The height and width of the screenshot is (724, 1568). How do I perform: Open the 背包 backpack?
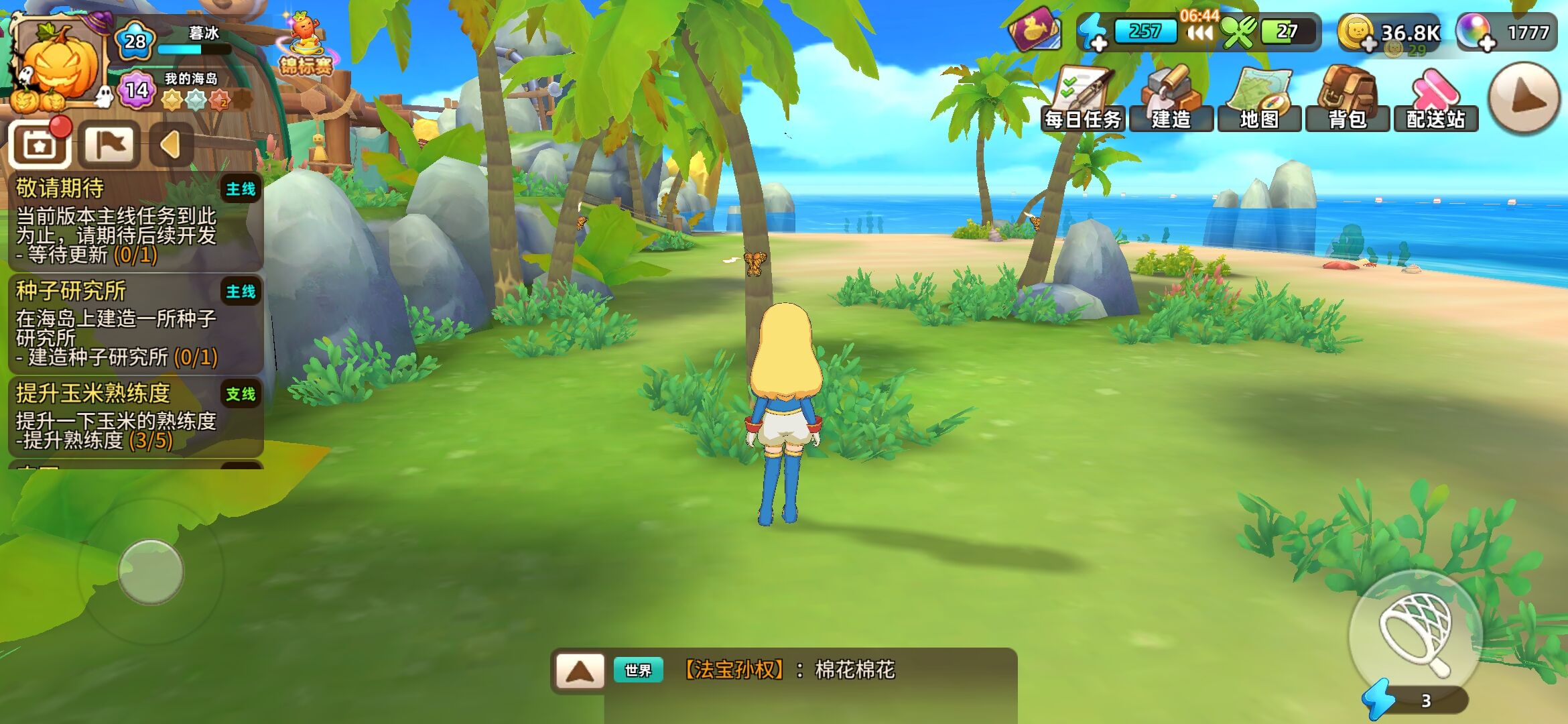pos(1347,99)
